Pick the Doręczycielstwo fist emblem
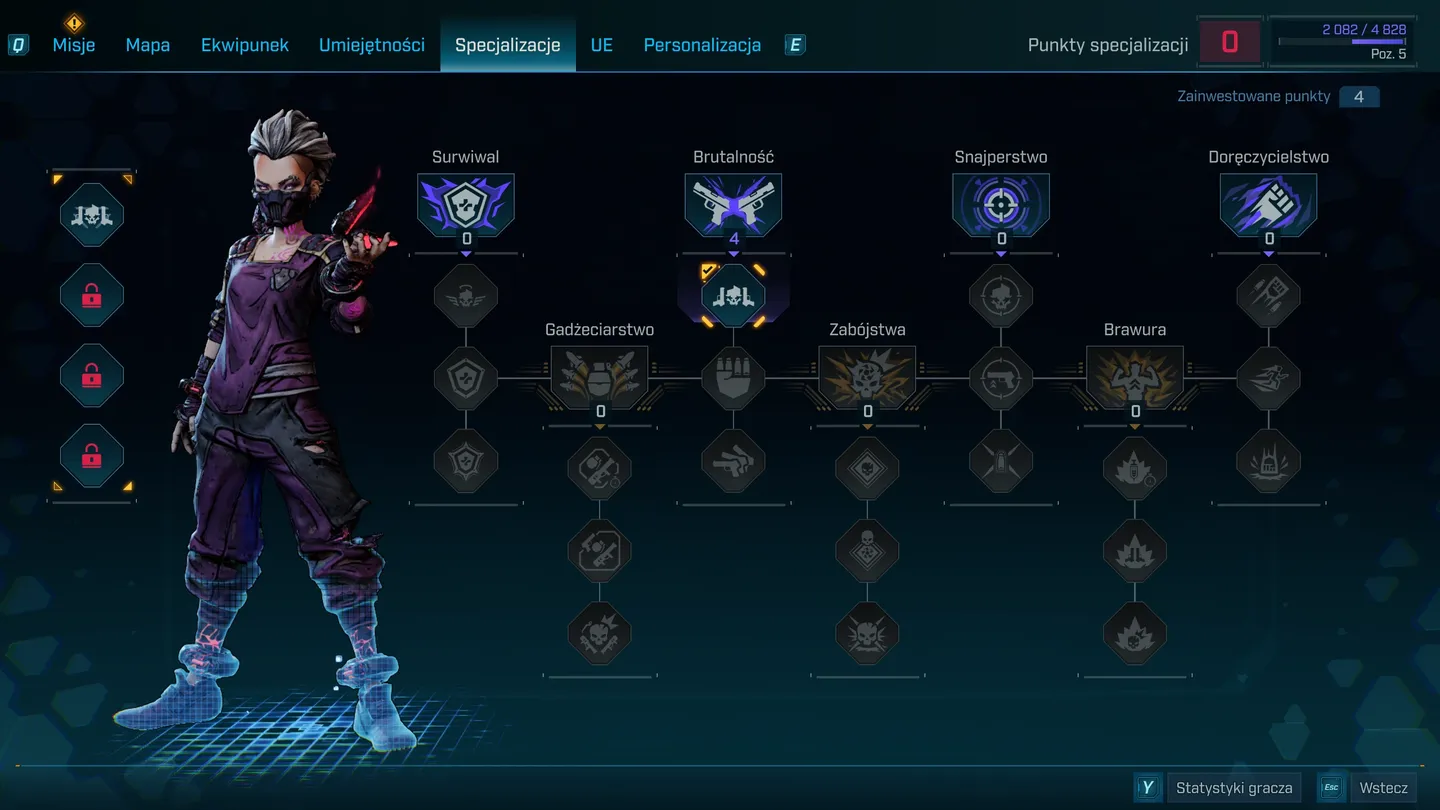Screen dimensions: 1440x810 click(x=1268, y=204)
